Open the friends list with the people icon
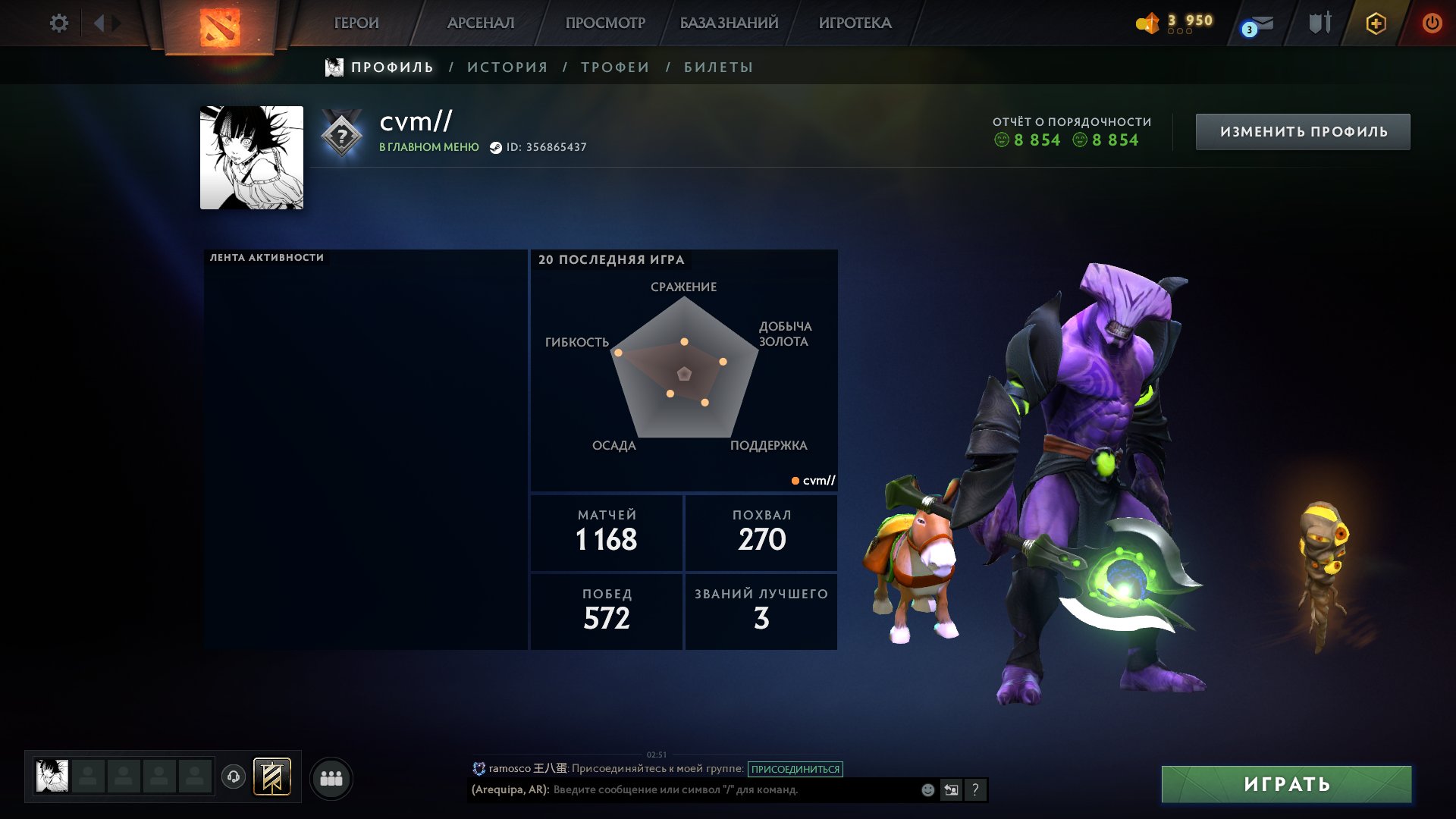Image resolution: width=1456 pixels, height=819 pixels. point(331,777)
